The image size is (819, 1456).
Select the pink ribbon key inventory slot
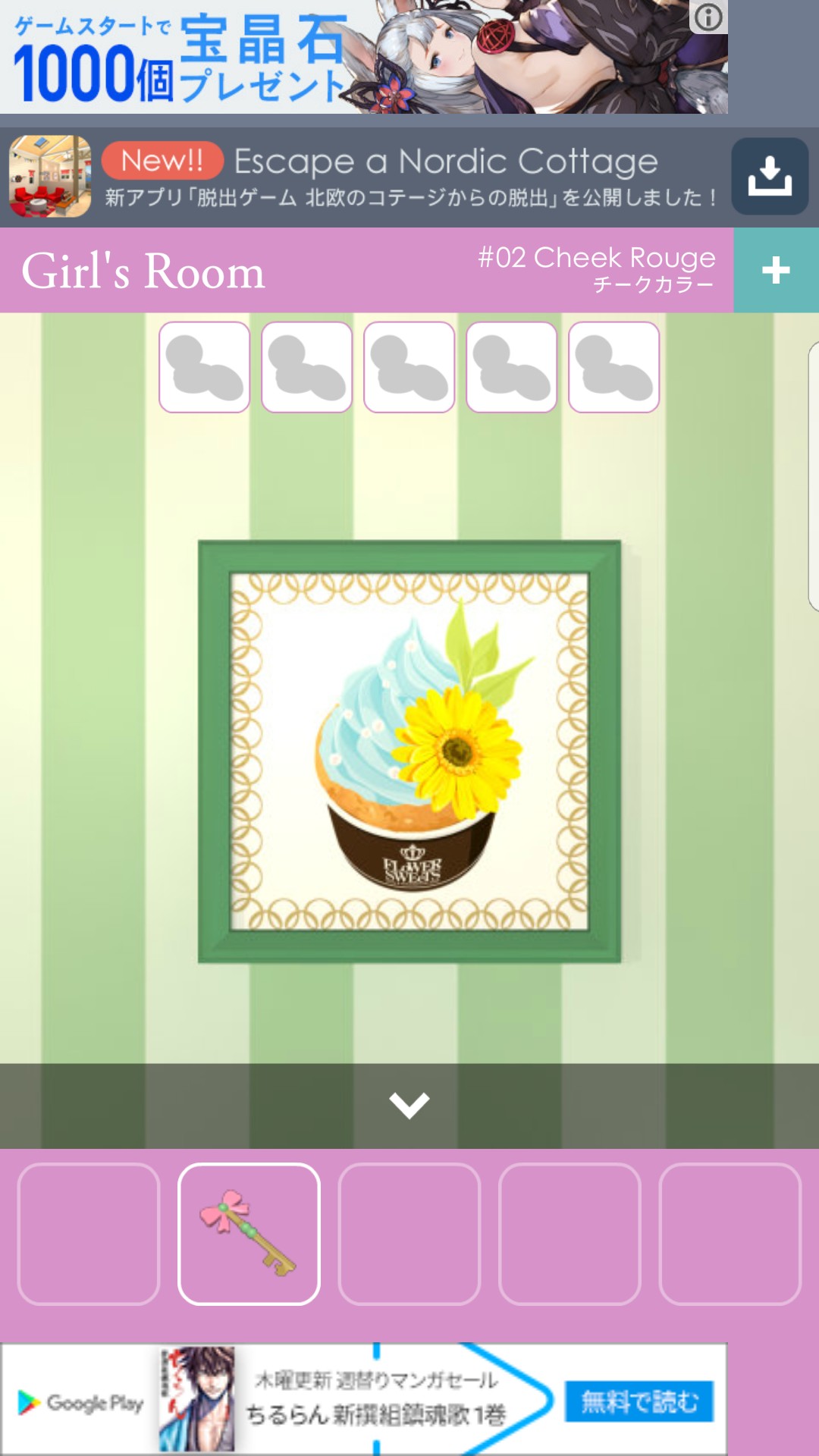pyautogui.click(x=249, y=1234)
